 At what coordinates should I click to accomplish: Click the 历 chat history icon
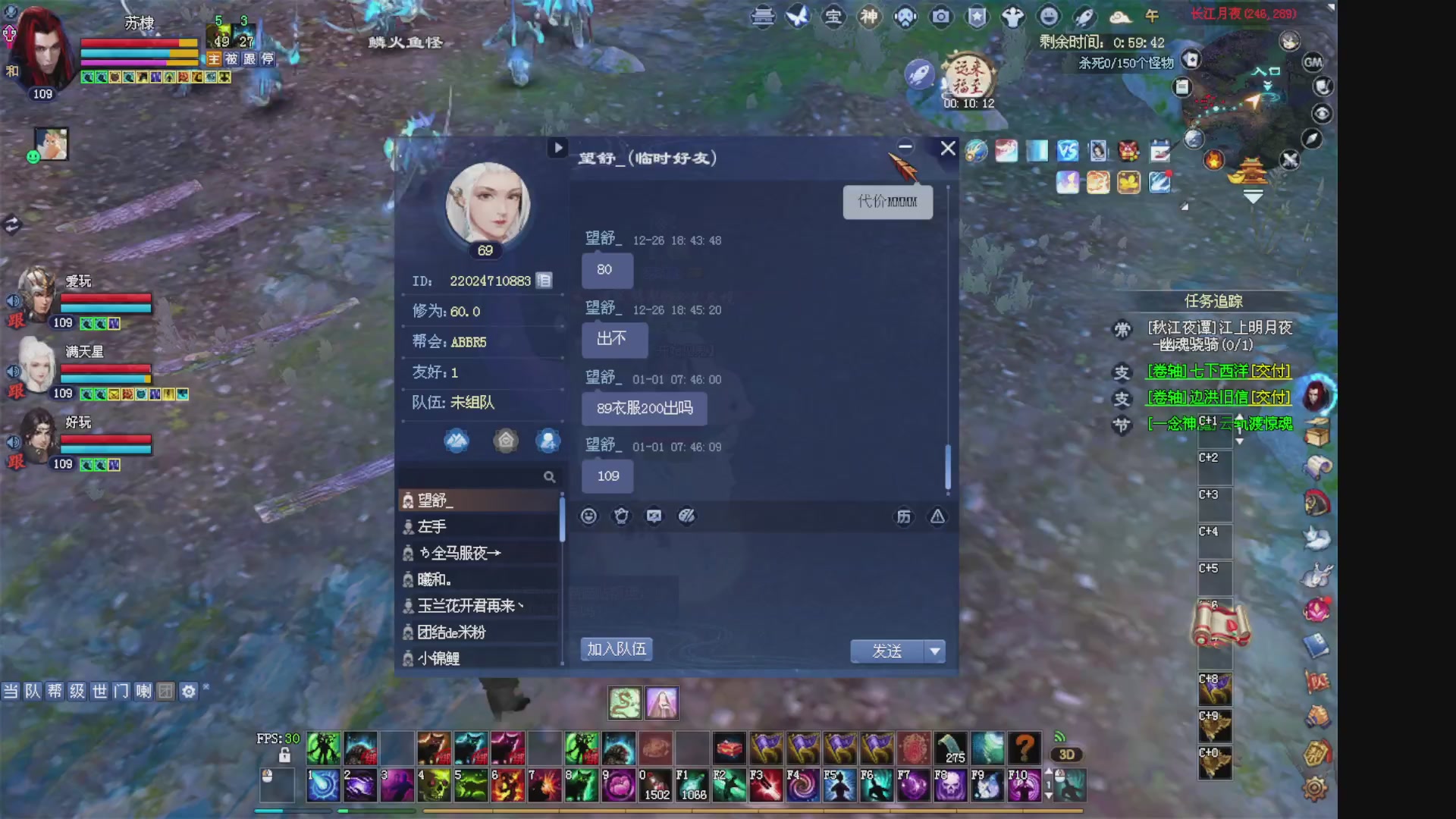(902, 516)
